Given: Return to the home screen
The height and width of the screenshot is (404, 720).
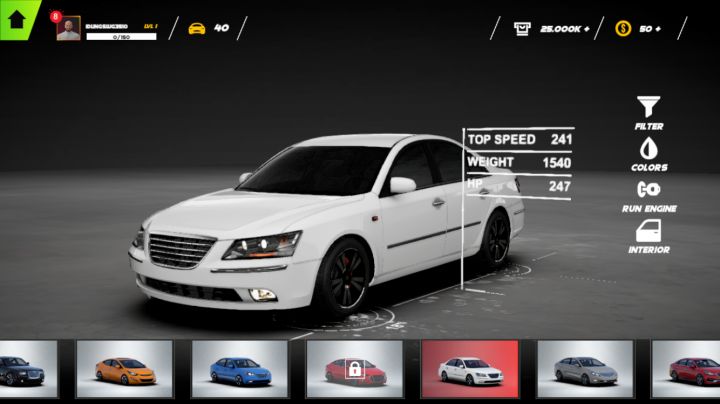Looking at the screenshot, I should click(17, 17).
